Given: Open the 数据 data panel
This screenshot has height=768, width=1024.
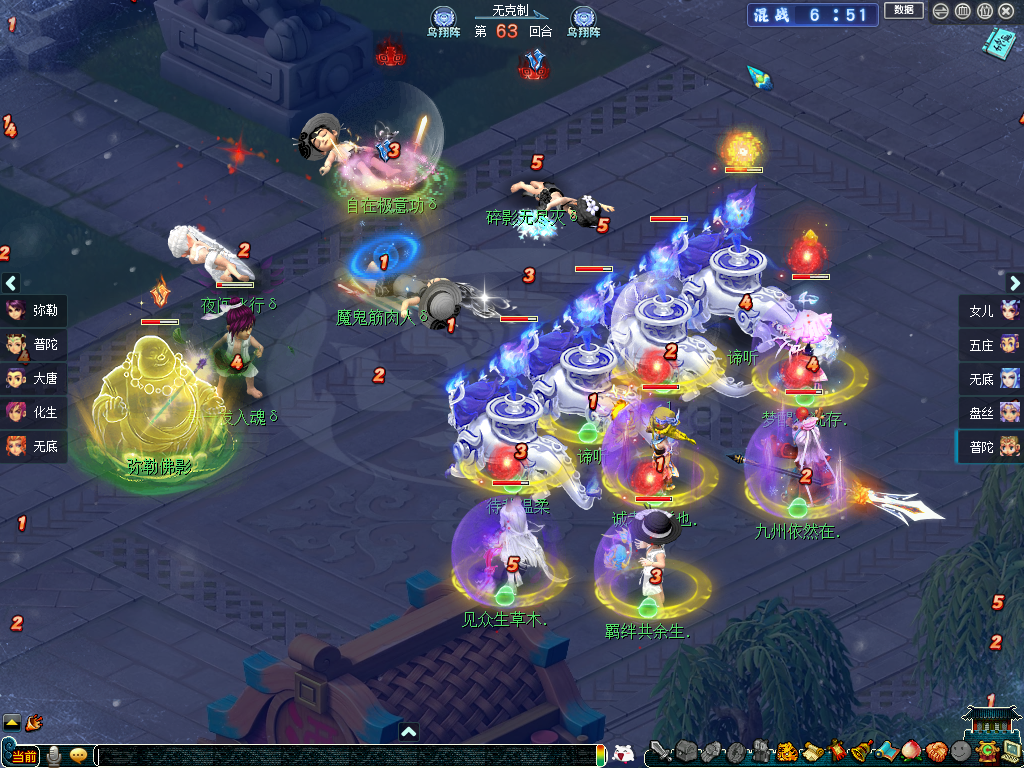Looking at the screenshot, I should pos(903,10).
